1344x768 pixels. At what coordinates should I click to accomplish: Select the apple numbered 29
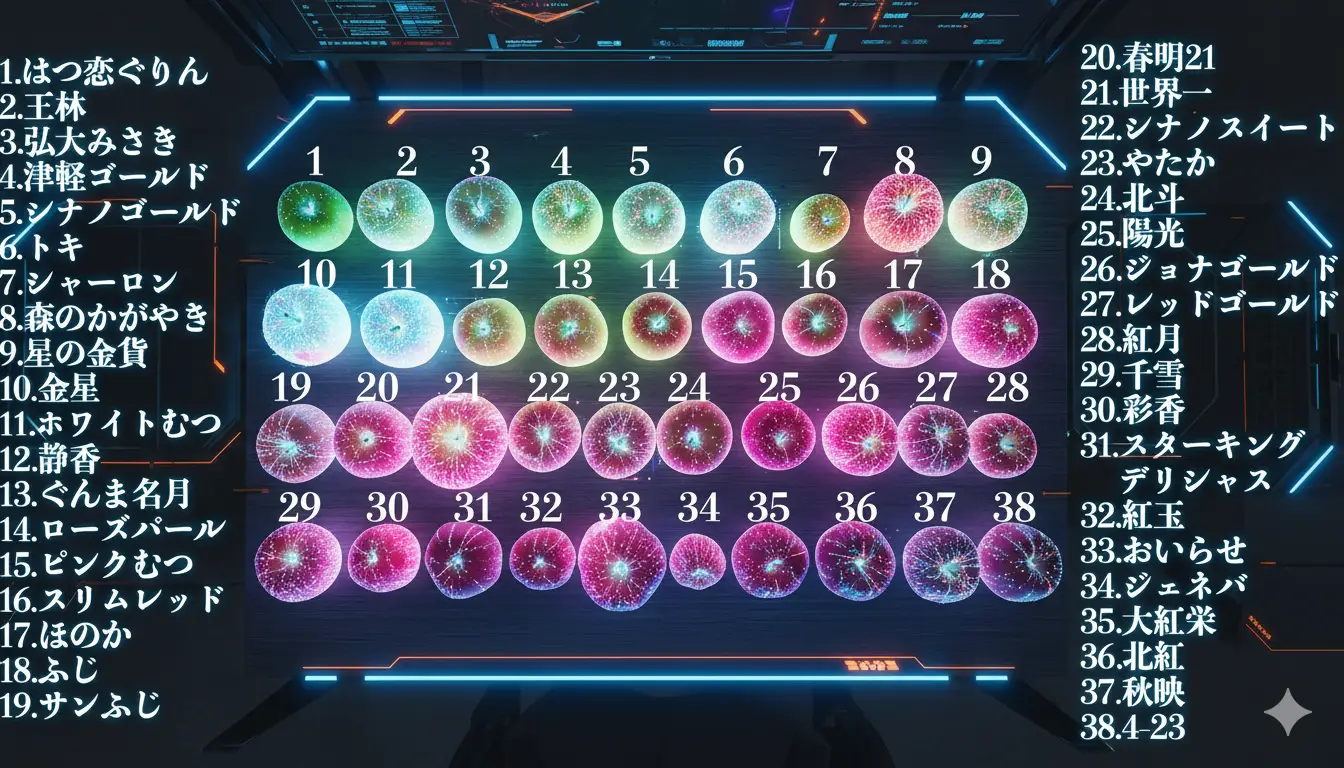tap(298, 561)
